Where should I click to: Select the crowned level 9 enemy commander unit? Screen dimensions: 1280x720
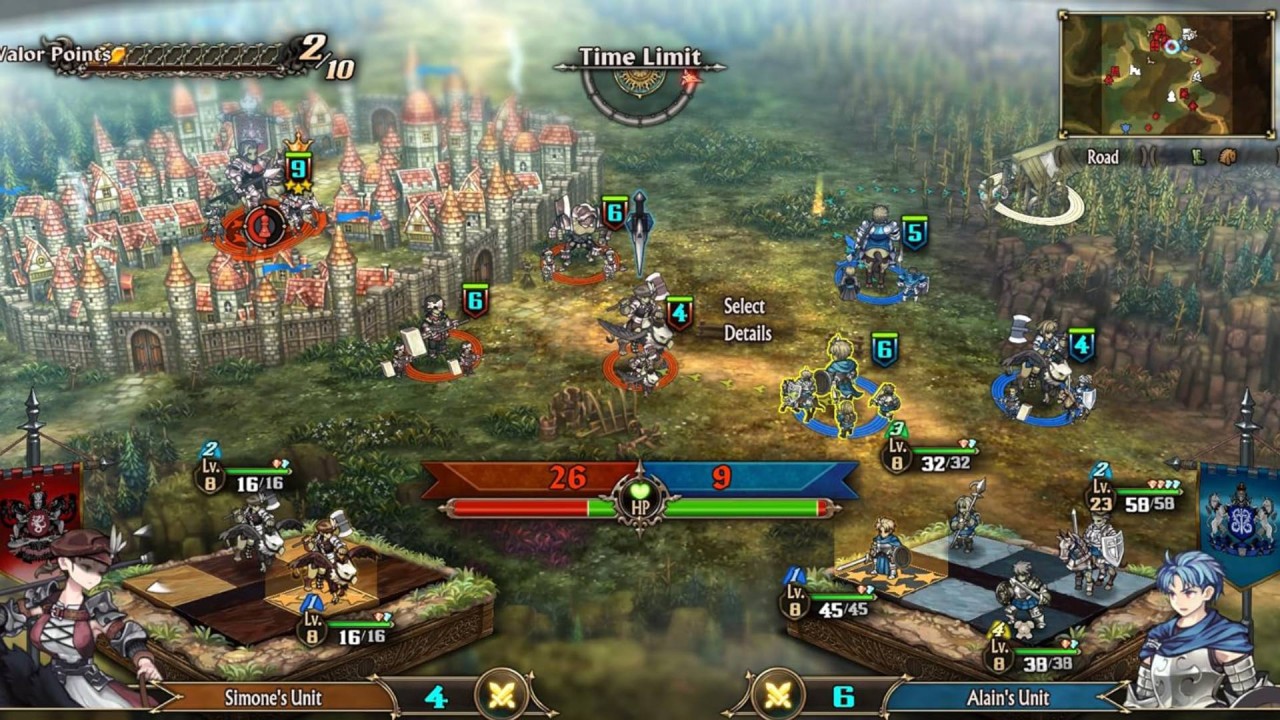pos(262,205)
